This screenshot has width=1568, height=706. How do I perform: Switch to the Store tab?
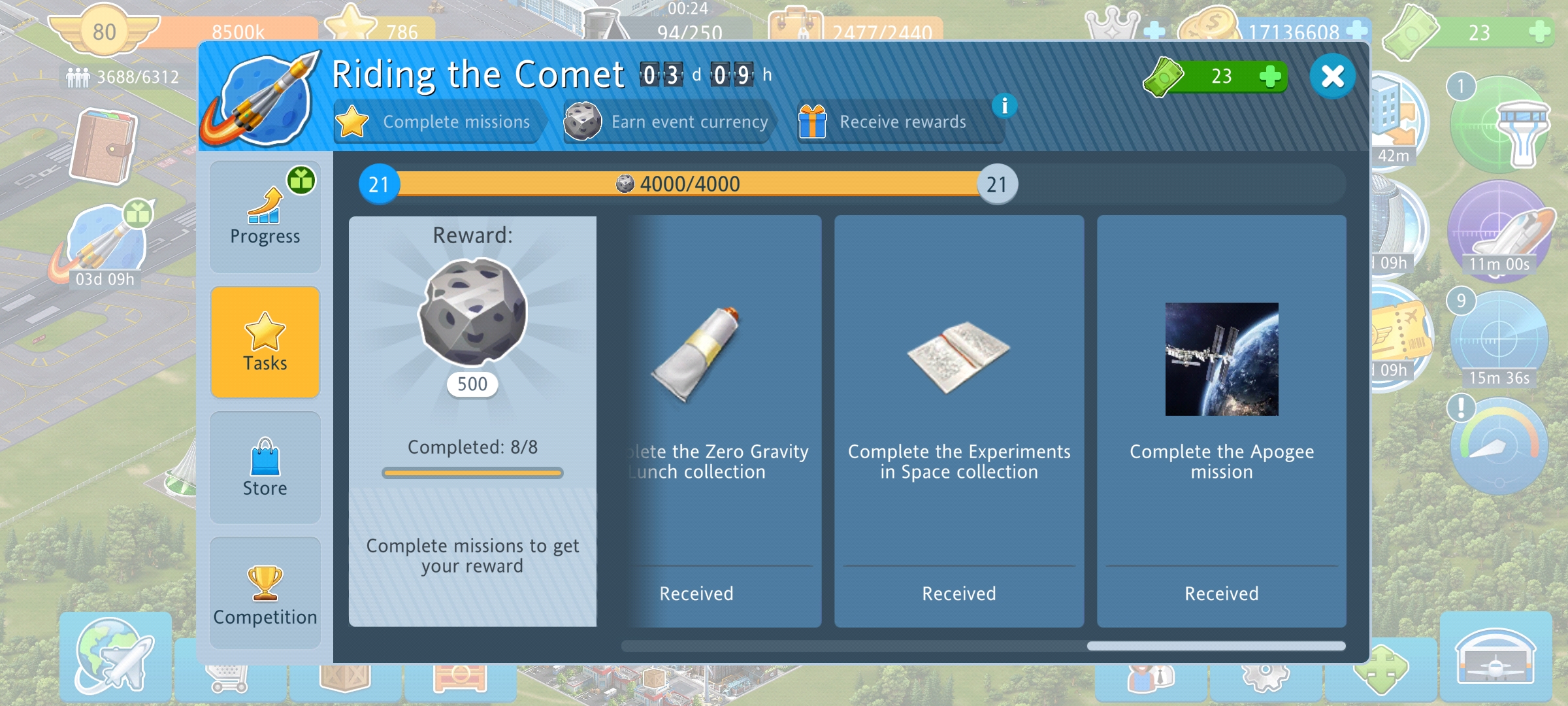click(265, 467)
